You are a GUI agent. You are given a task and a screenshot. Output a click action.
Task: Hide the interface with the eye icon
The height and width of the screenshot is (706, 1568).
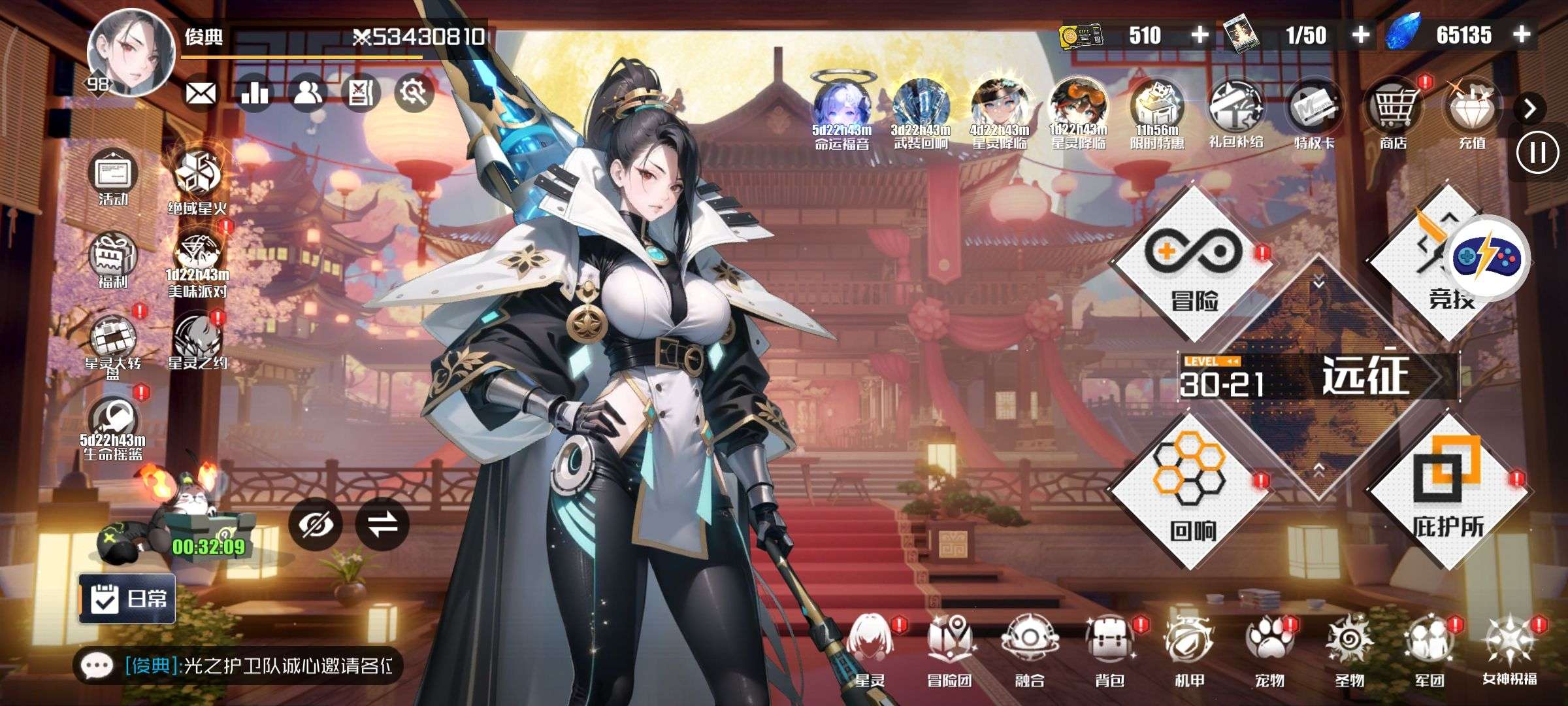click(316, 524)
